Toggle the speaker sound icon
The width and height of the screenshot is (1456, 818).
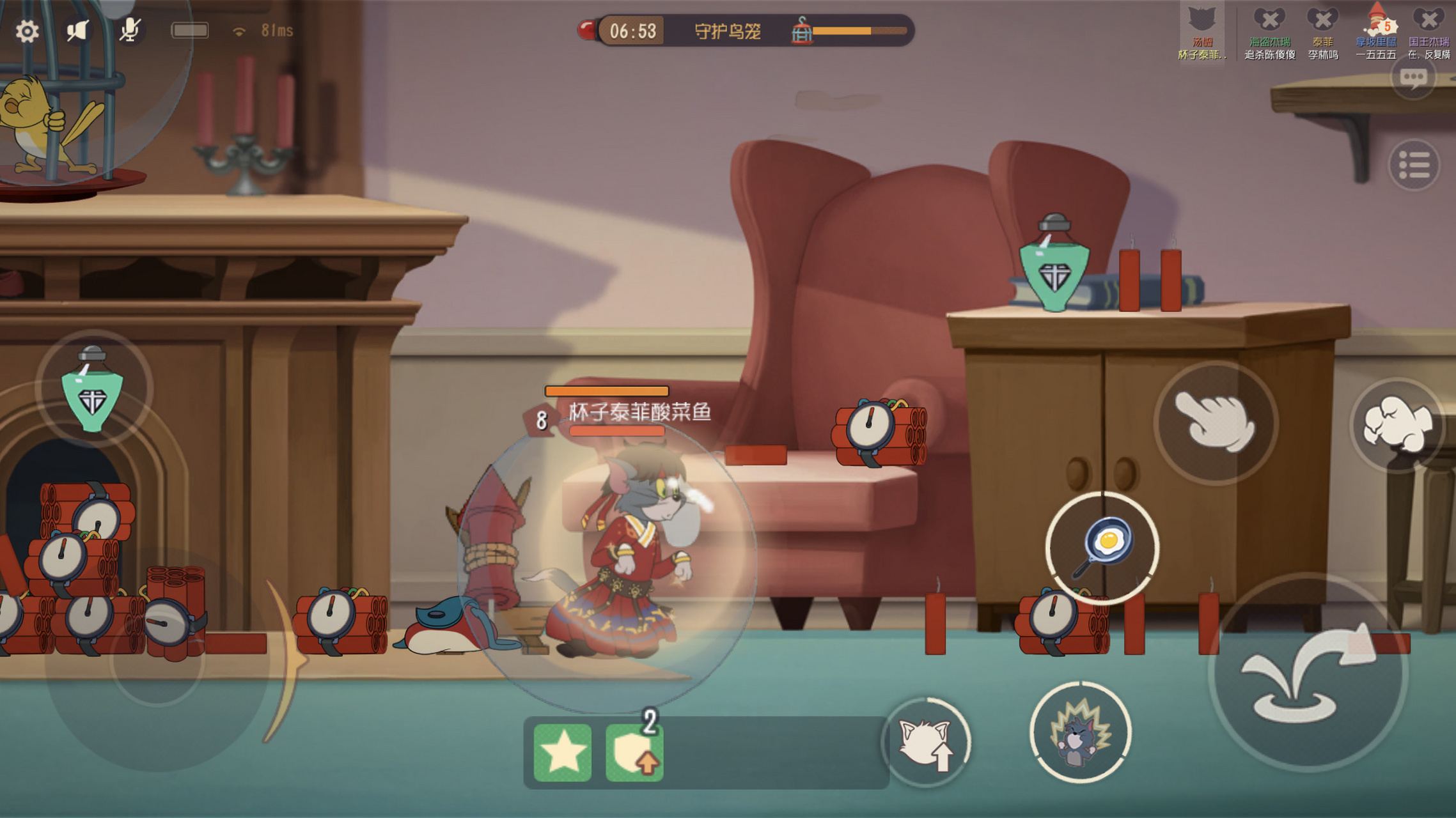77,31
